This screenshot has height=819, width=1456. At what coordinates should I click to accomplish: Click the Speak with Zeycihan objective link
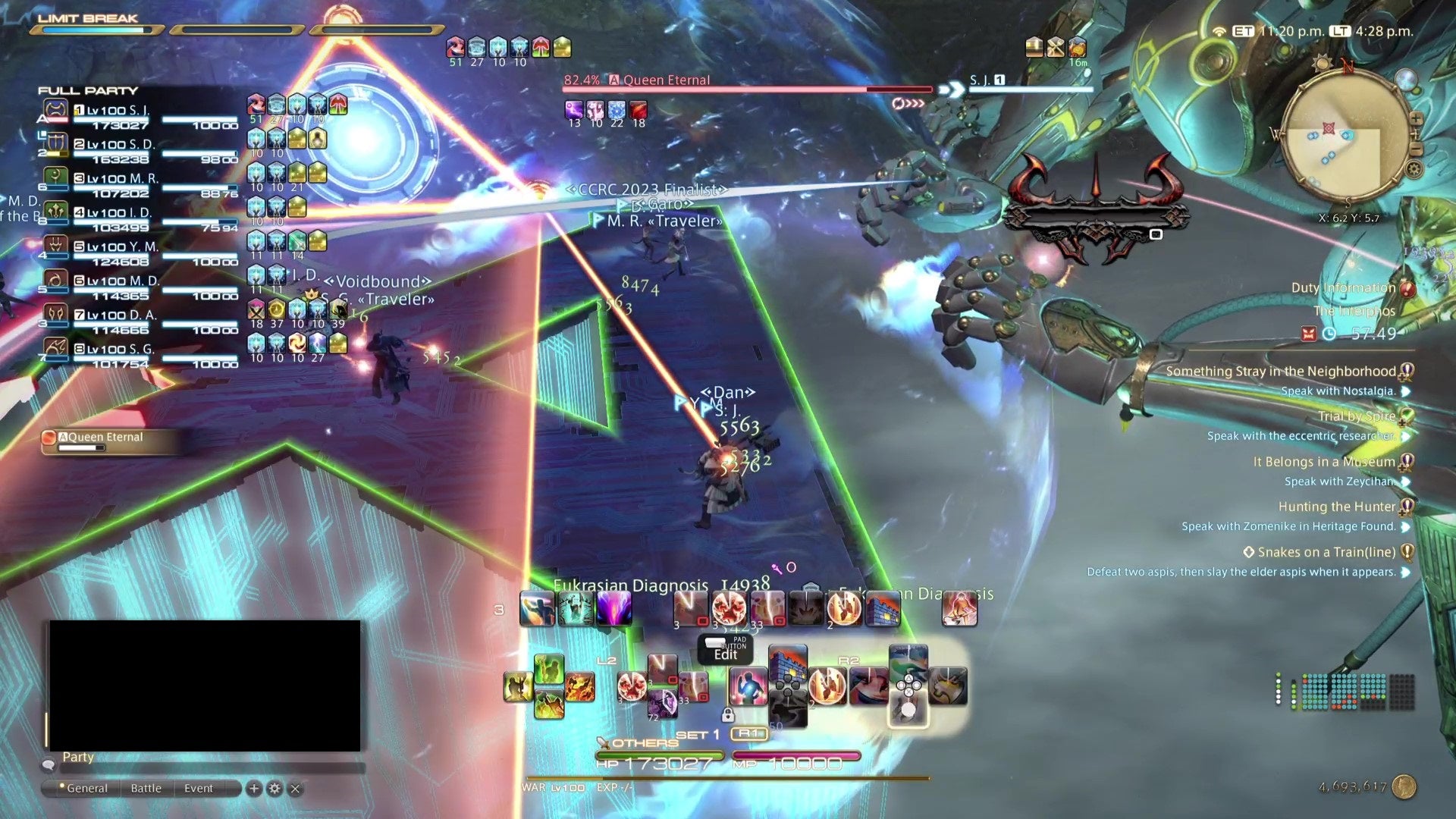pyautogui.click(x=1338, y=481)
